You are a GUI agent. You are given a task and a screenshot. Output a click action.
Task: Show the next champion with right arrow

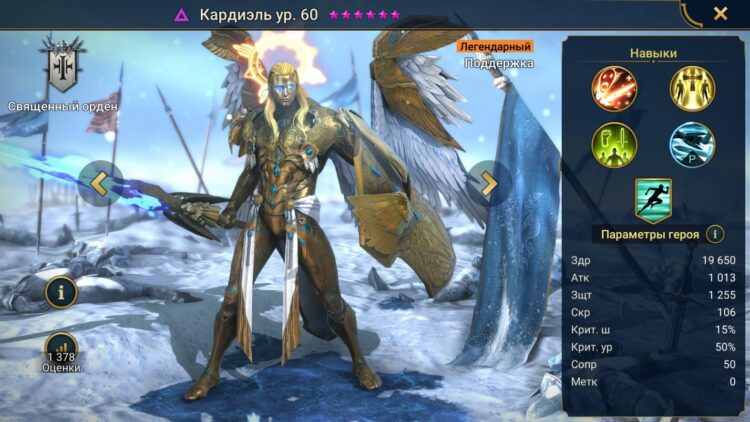point(489,182)
